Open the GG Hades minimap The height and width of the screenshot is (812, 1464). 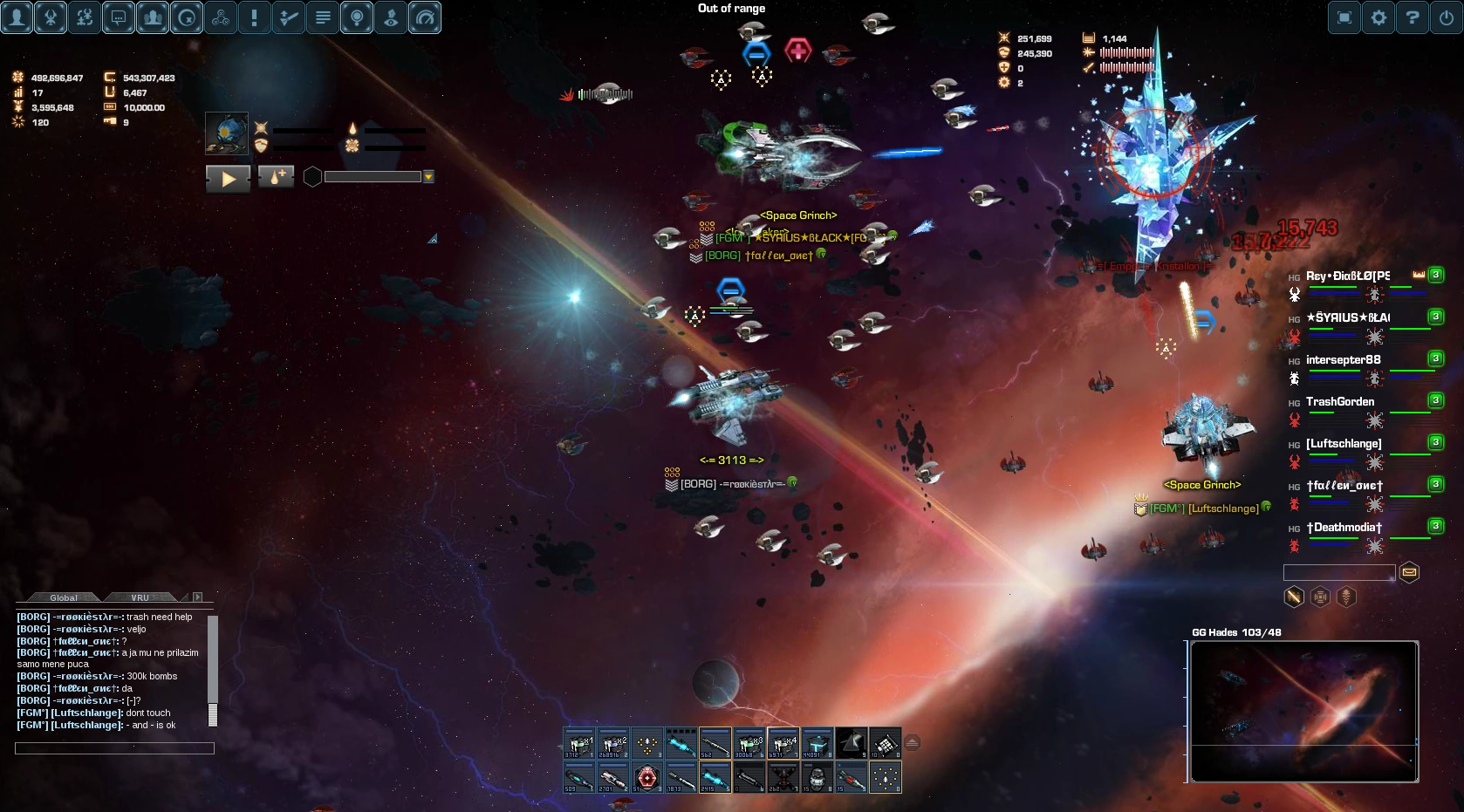1304,711
